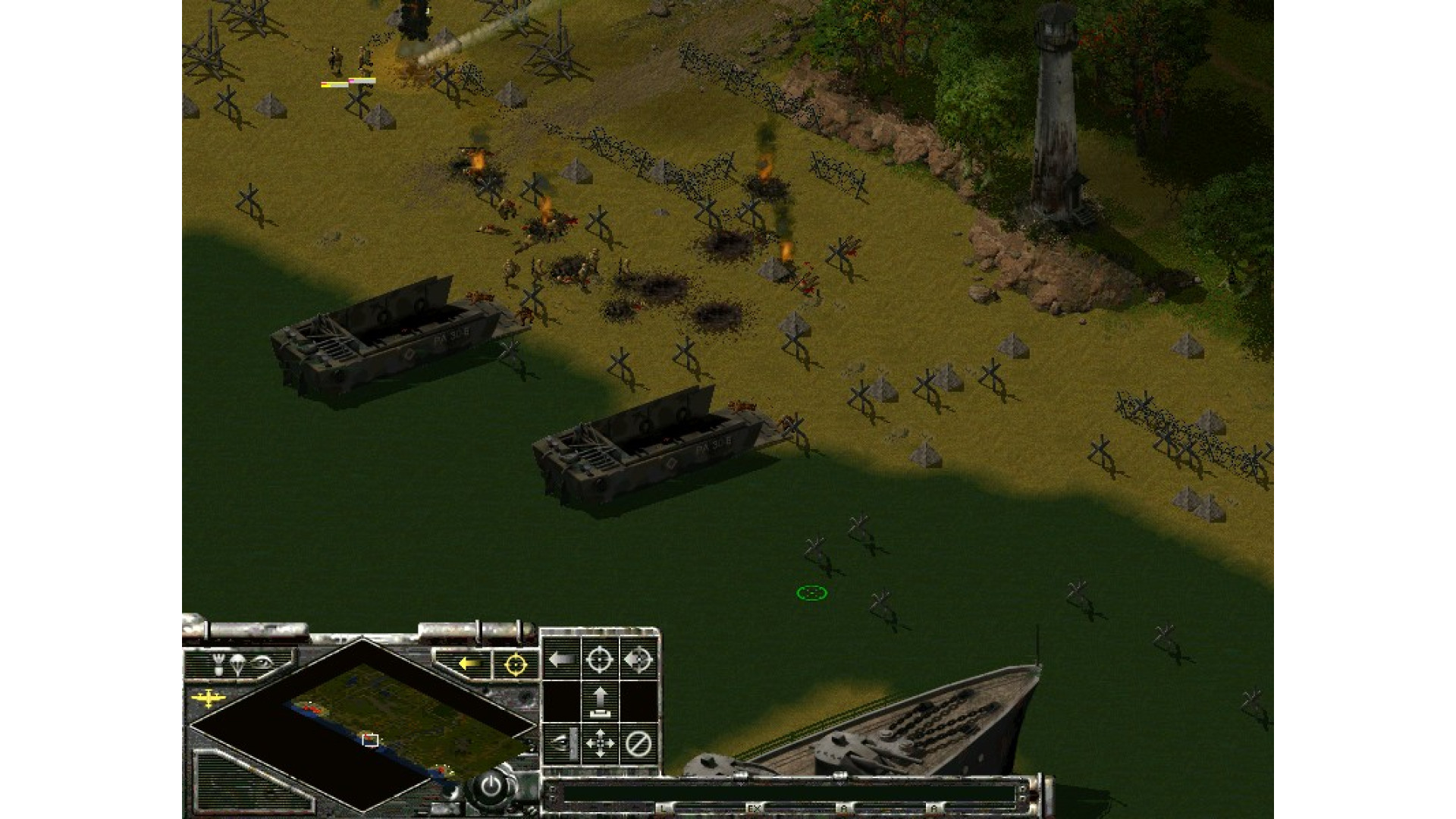
Task: Call in the bomb air strike icon
Action: pos(219,665)
